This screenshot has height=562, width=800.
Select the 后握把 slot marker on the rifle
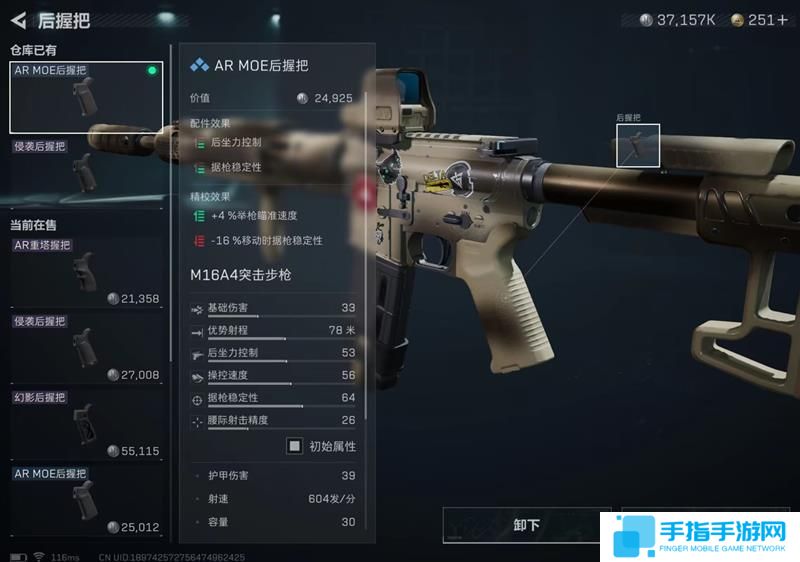(x=637, y=147)
